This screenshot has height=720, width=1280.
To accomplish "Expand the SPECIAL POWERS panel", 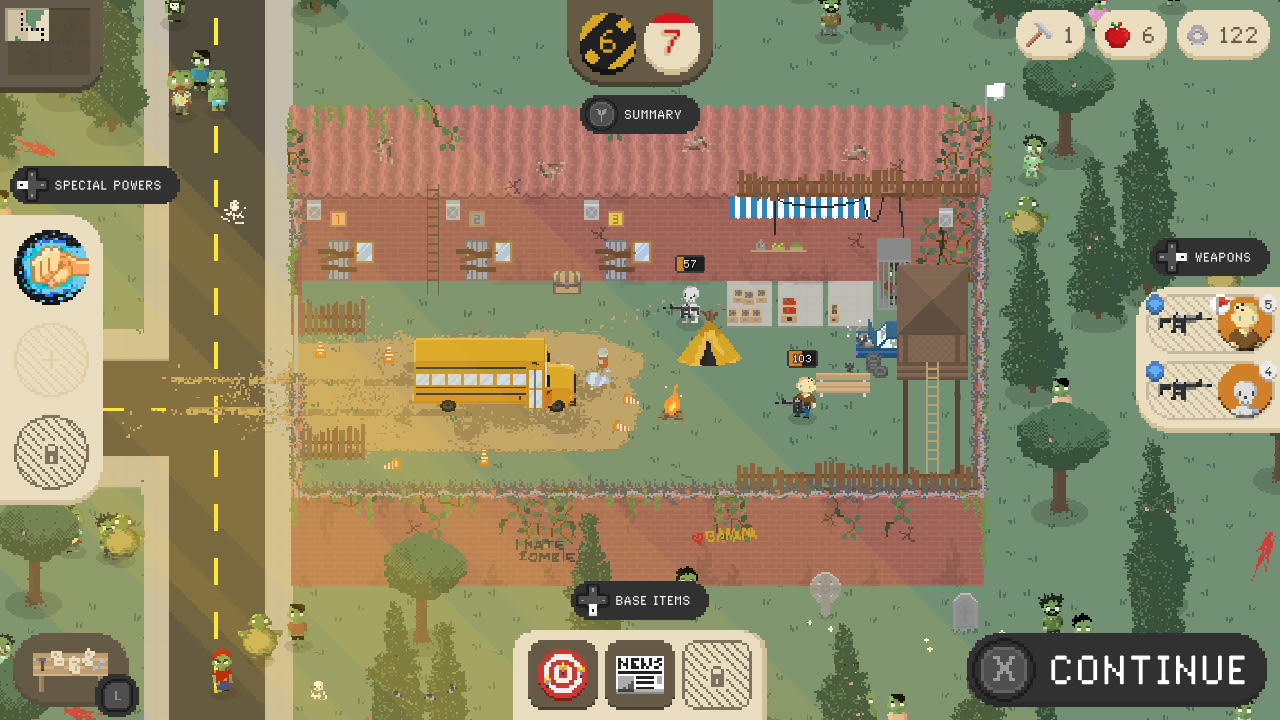I will [93, 185].
